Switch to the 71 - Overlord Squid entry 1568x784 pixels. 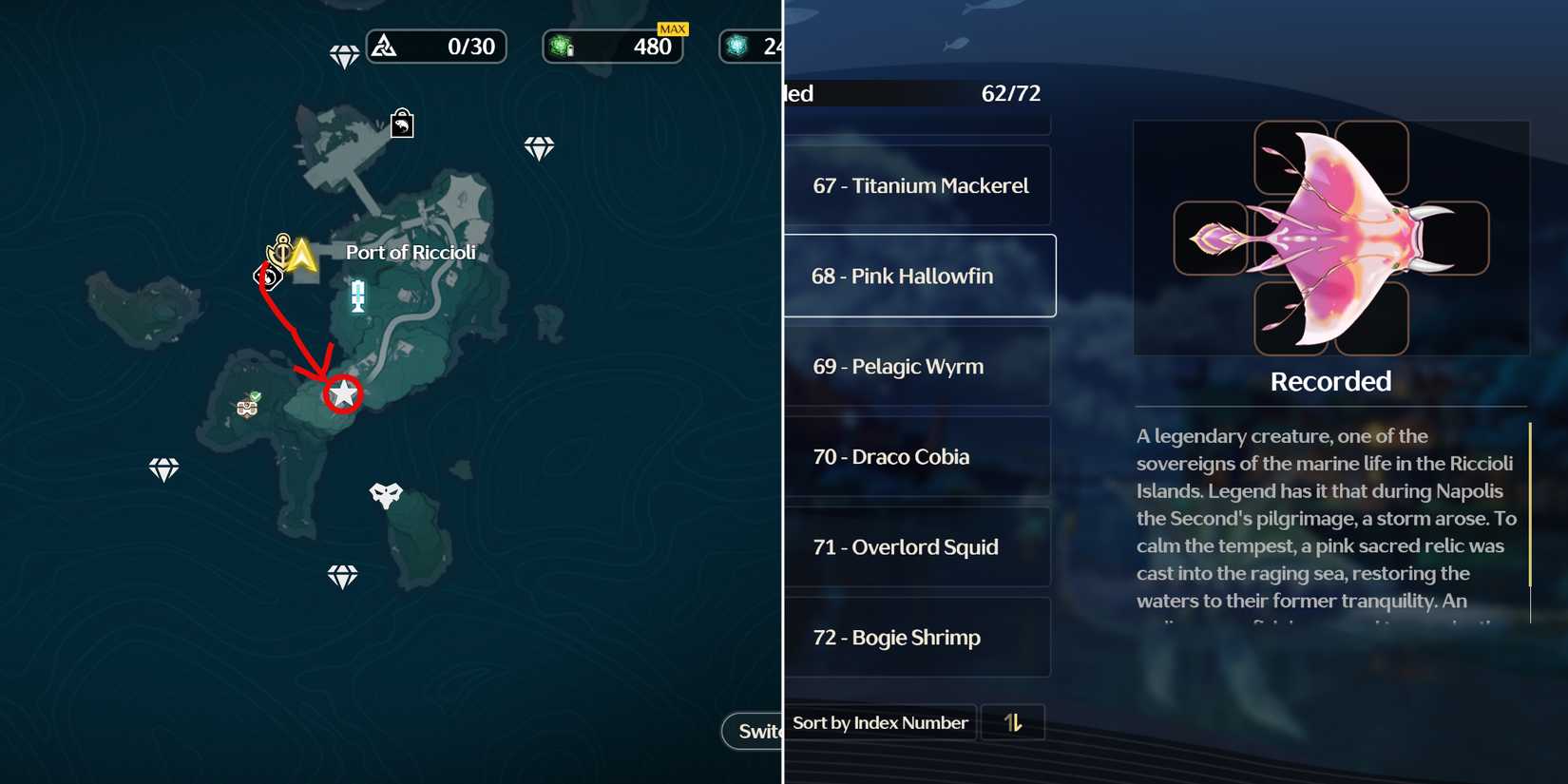click(x=917, y=546)
